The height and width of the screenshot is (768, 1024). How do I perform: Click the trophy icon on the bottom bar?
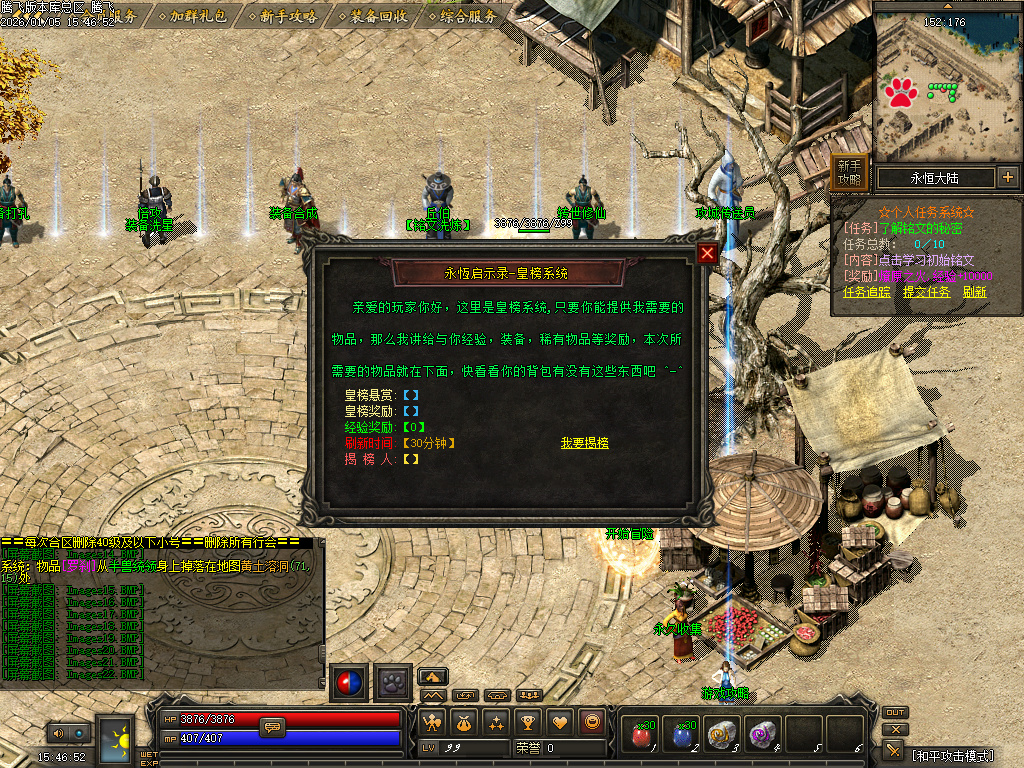528,721
